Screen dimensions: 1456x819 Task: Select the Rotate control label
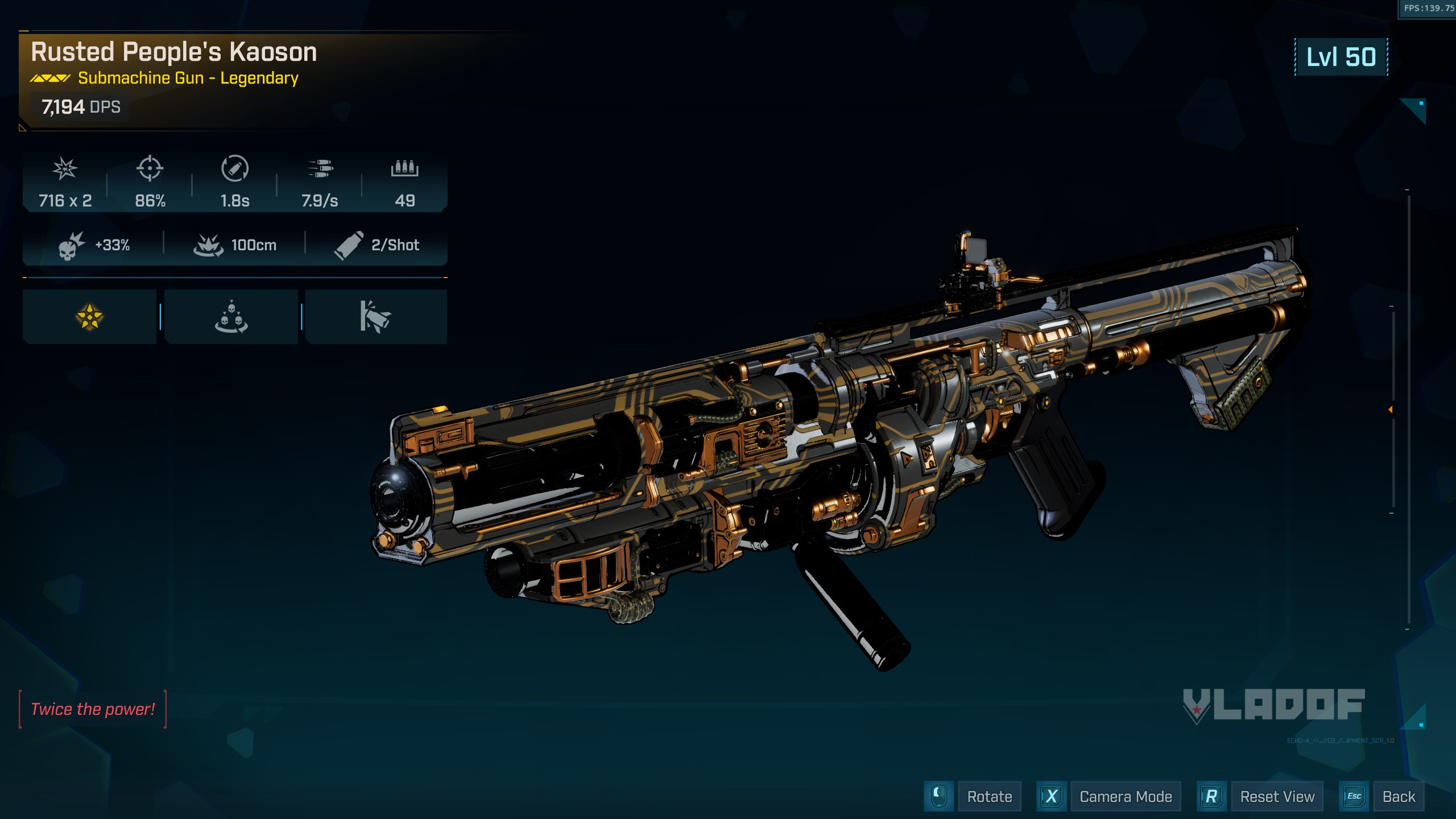(989, 797)
